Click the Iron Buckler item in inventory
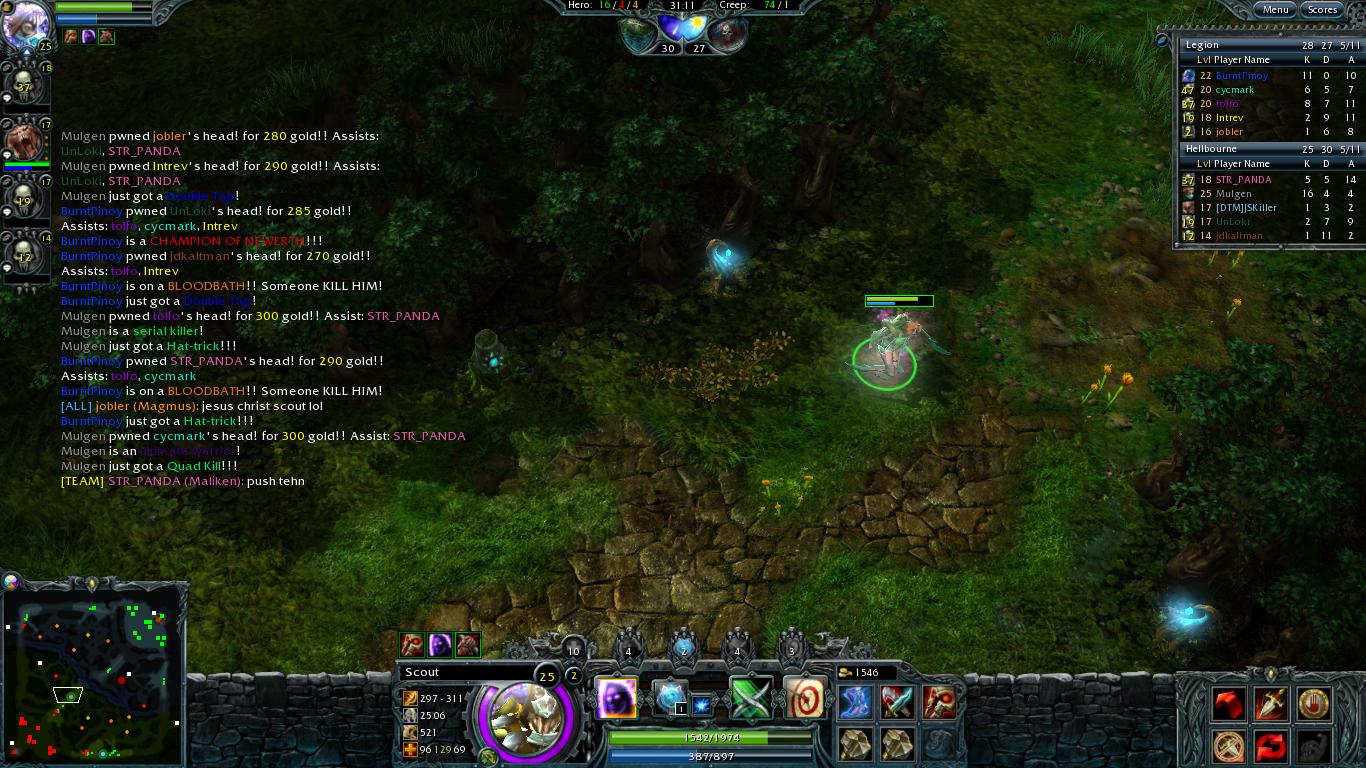The height and width of the screenshot is (768, 1366). (857, 745)
